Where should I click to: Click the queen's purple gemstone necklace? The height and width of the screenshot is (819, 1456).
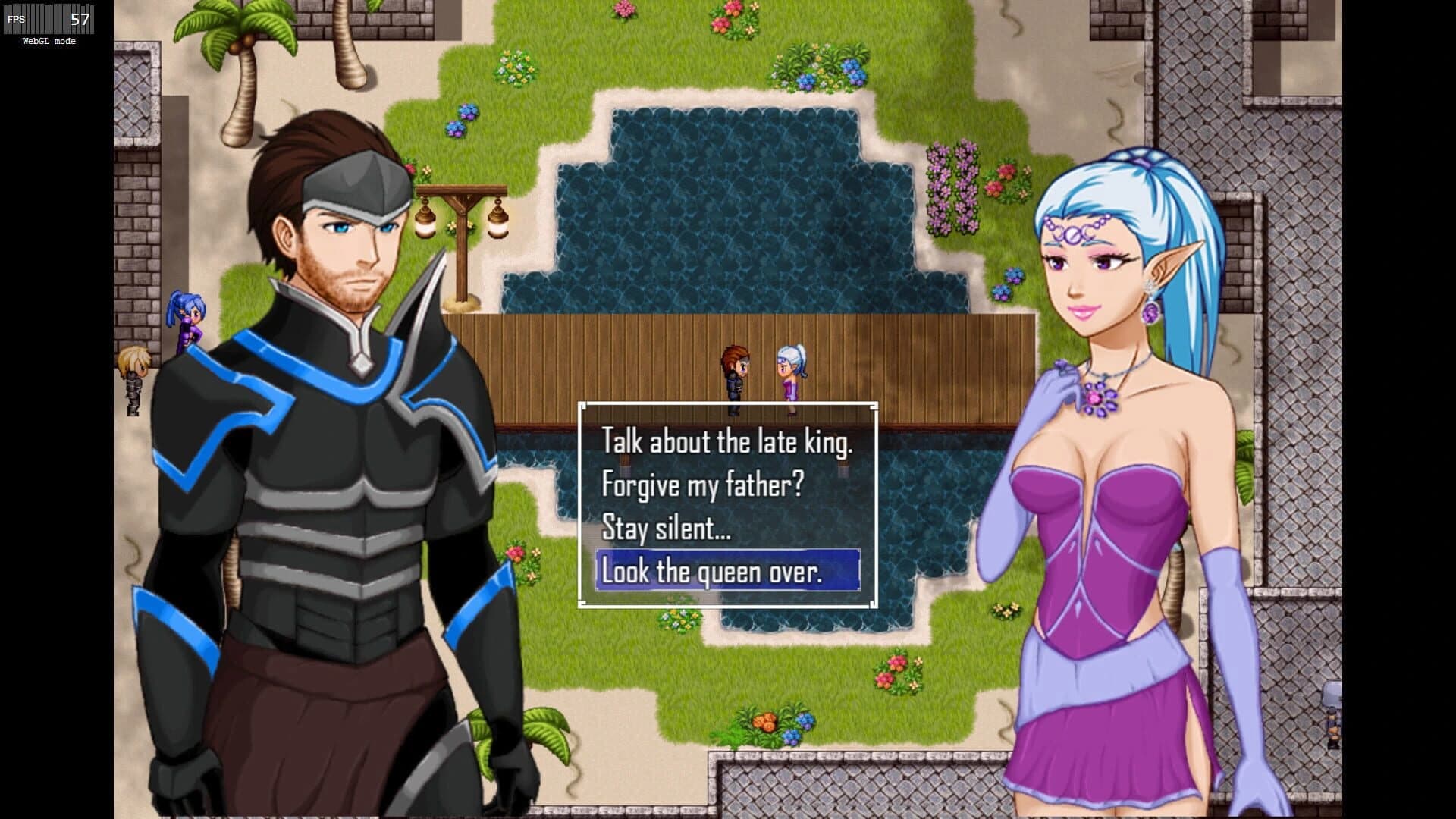click(x=1098, y=397)
